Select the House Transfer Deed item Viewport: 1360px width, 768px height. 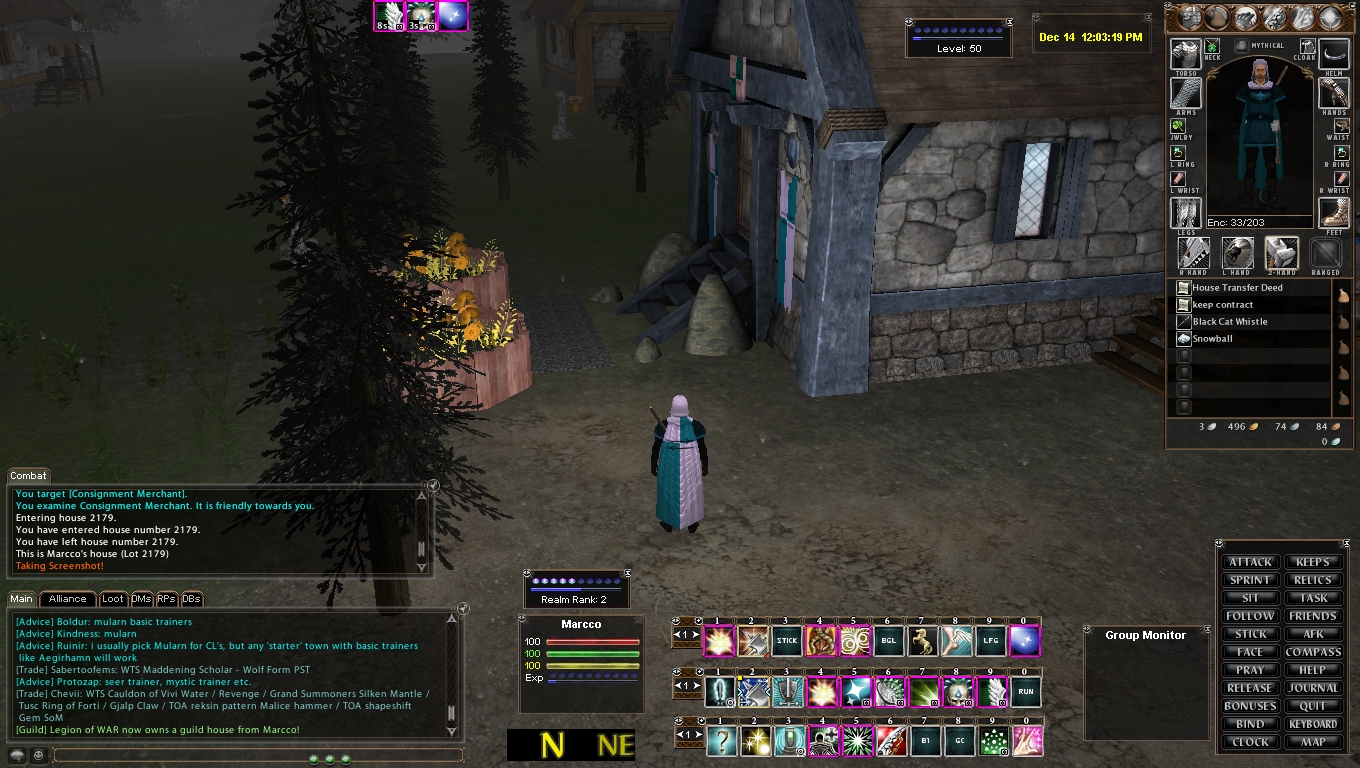coord(1237,288)
